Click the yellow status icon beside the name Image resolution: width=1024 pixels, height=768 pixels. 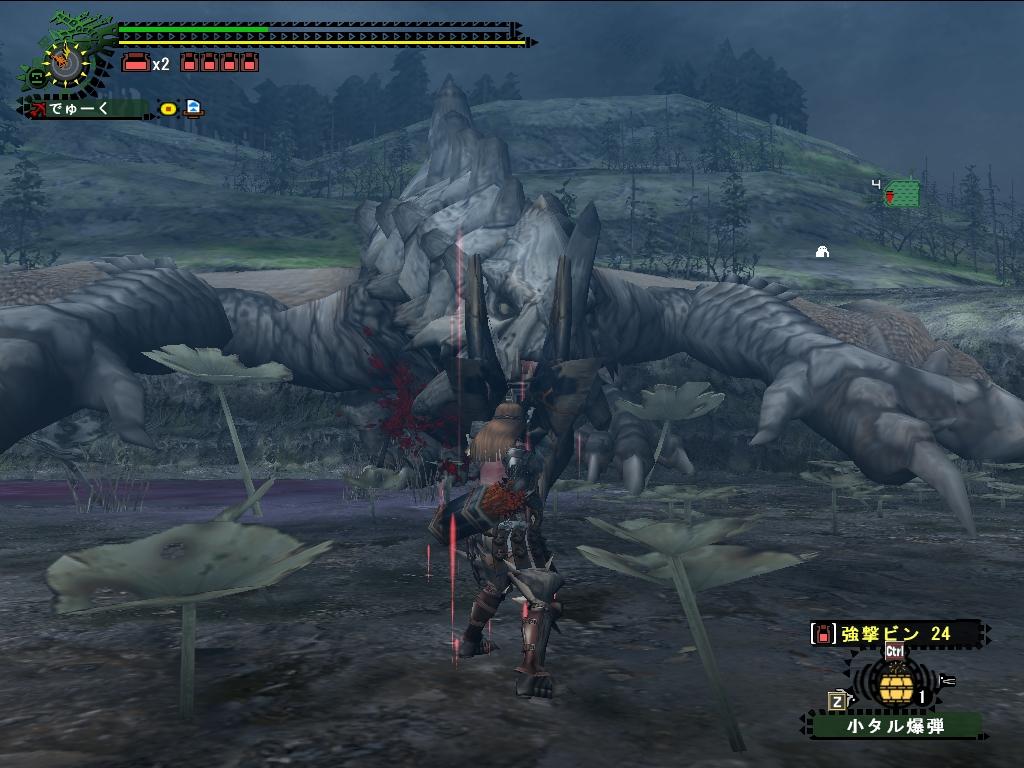click(x=168, y=108)
